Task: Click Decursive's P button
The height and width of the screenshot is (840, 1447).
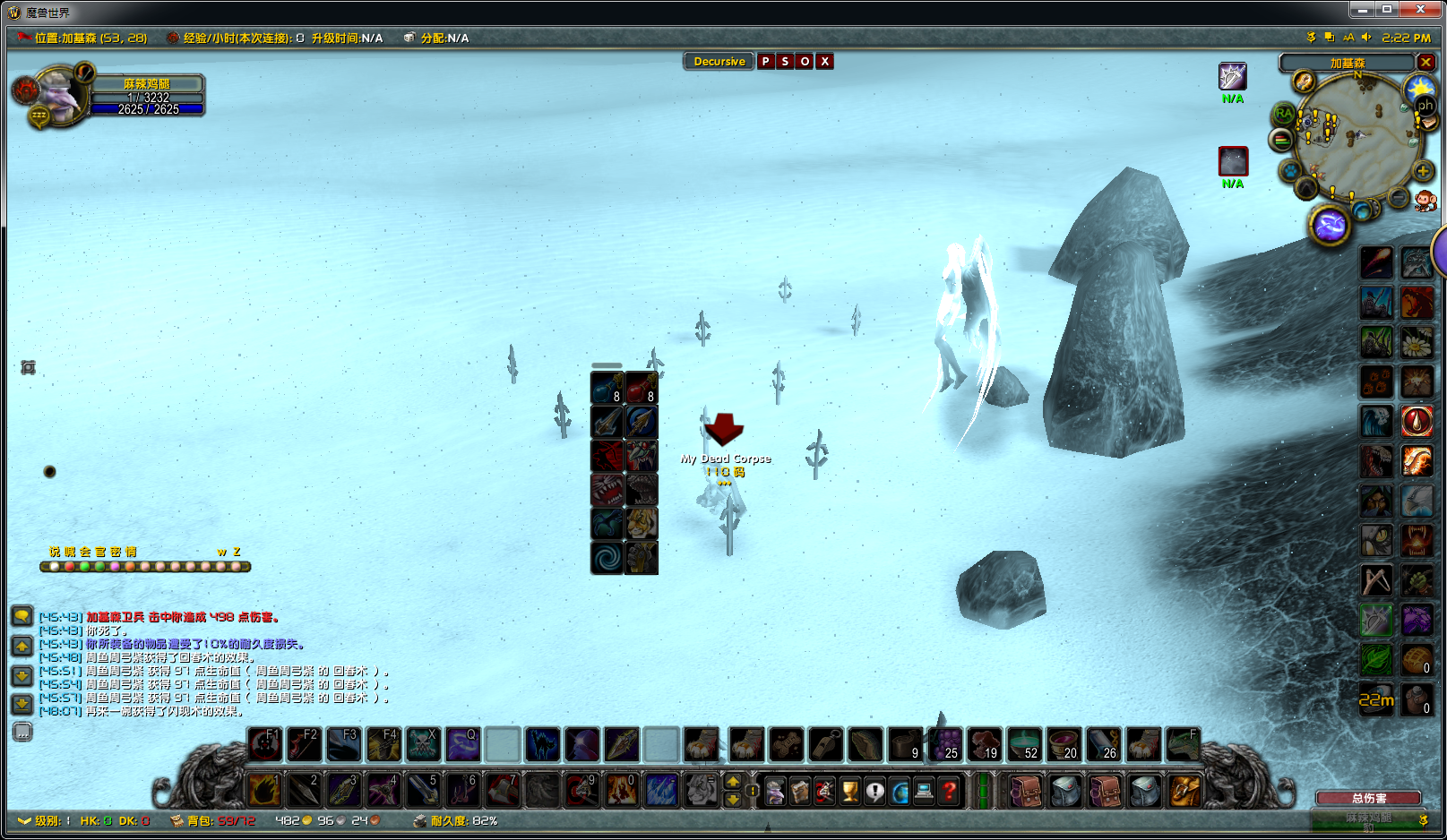Action: click(x=765, y=62)
